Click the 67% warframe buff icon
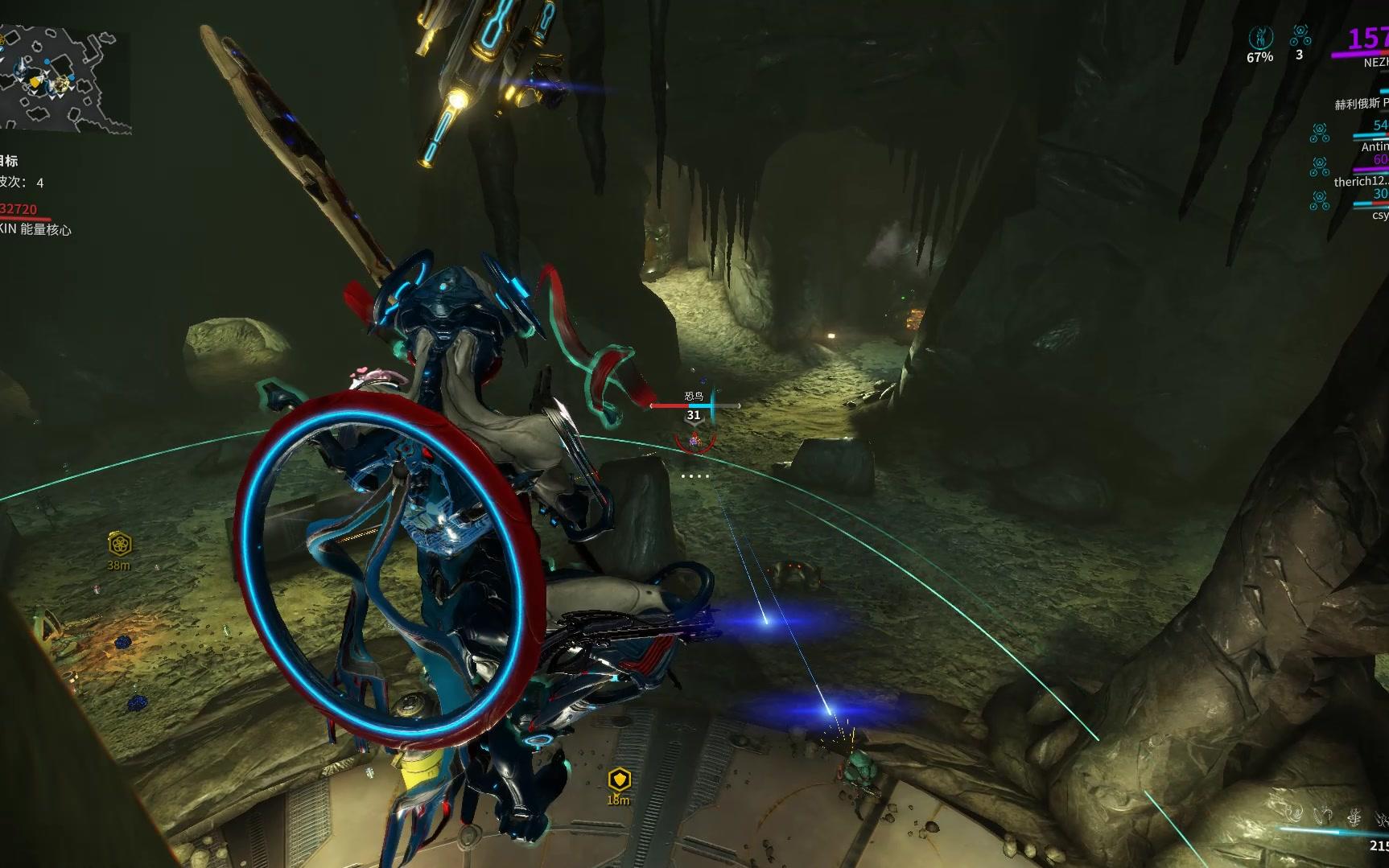Viewport: 1389px width, 868px height. click(1260, 38)
